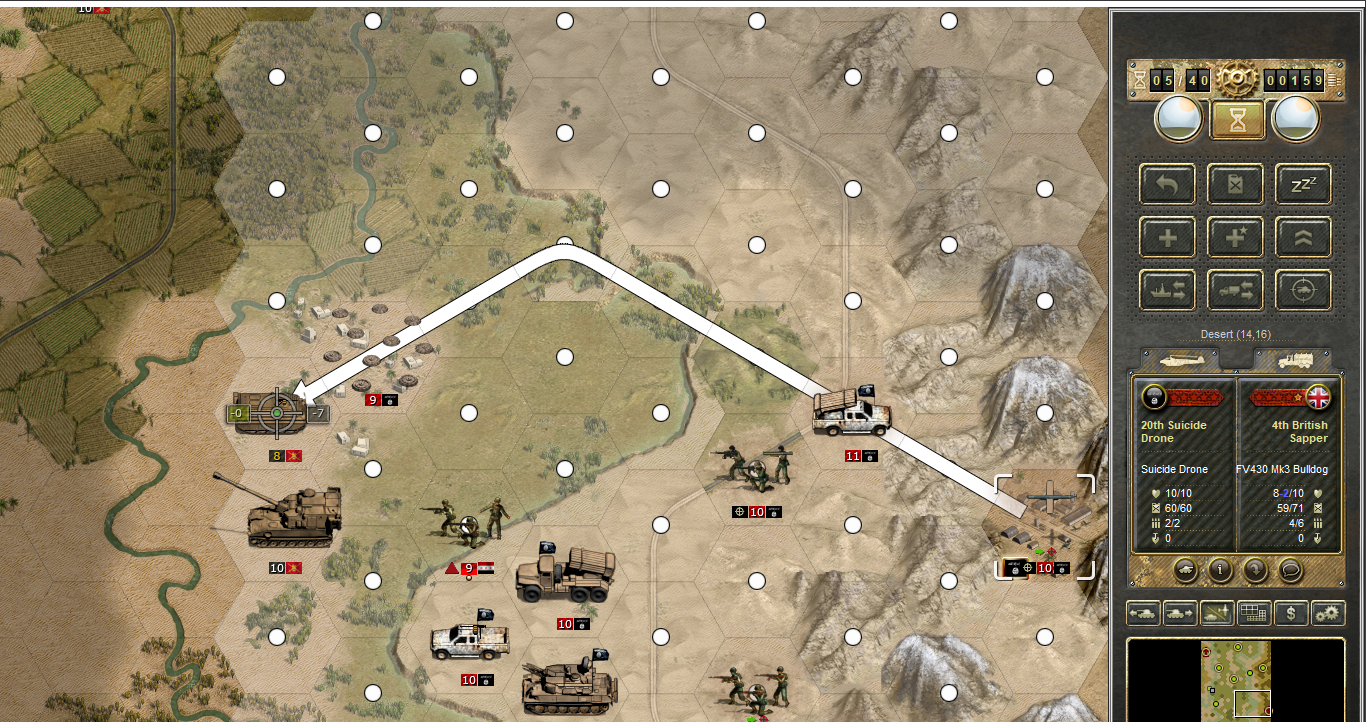This screenshot has height=722, width=1366.
Task: Click the ship embark swap button
Action: point(1167,290)
